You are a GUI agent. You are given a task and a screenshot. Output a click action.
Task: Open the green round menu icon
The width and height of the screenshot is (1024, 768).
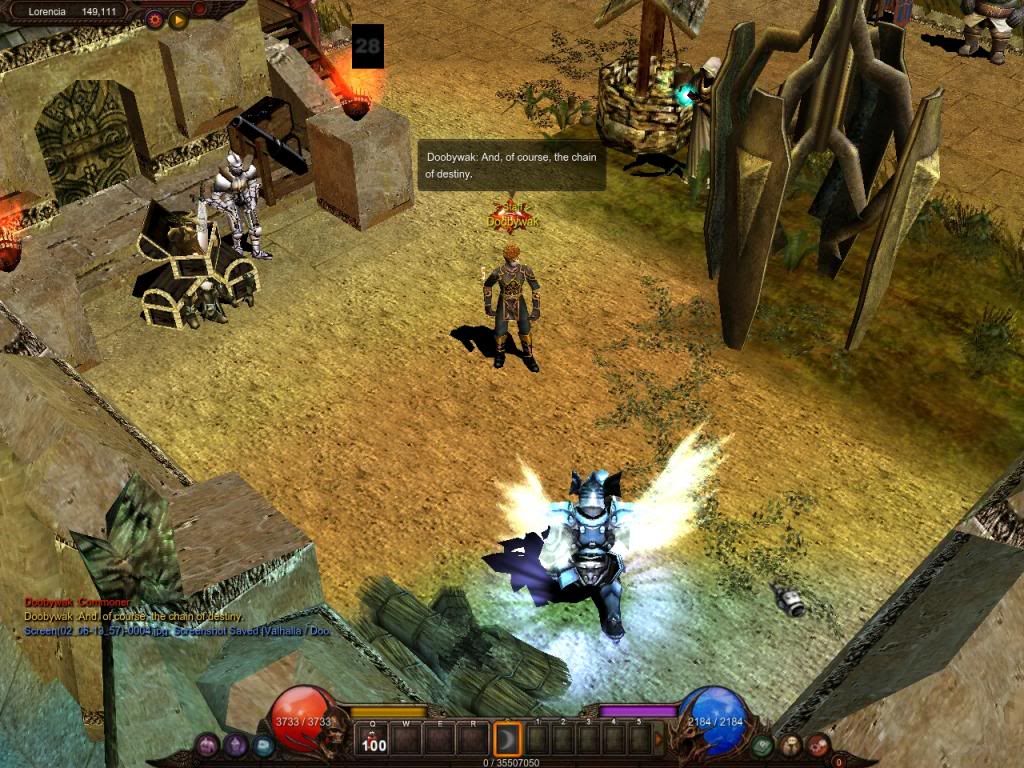tap(762, 745)
